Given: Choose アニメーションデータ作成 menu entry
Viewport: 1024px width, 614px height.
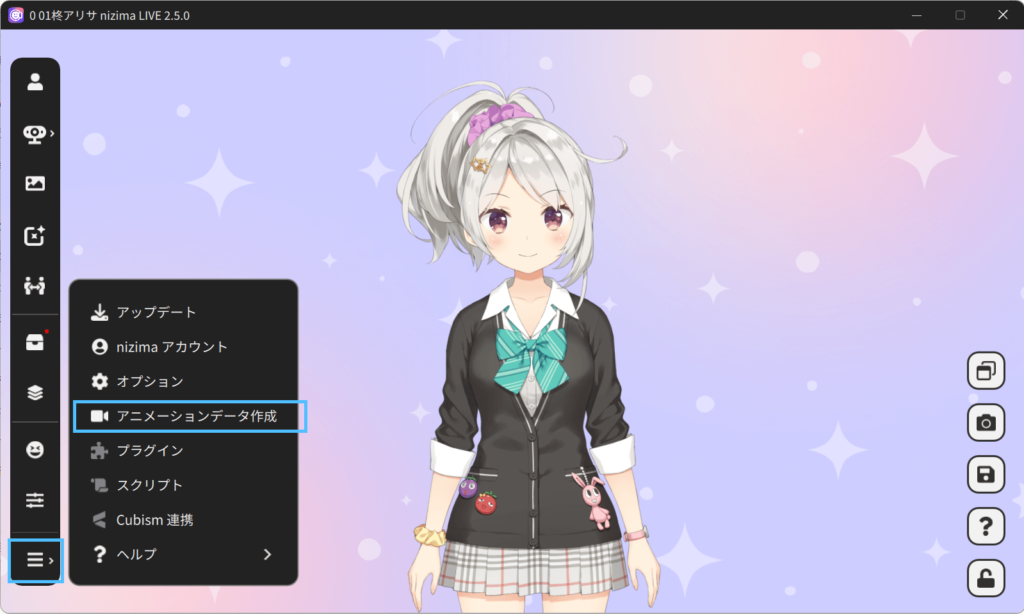Looking at the screenshot, I should pos(195,416).
